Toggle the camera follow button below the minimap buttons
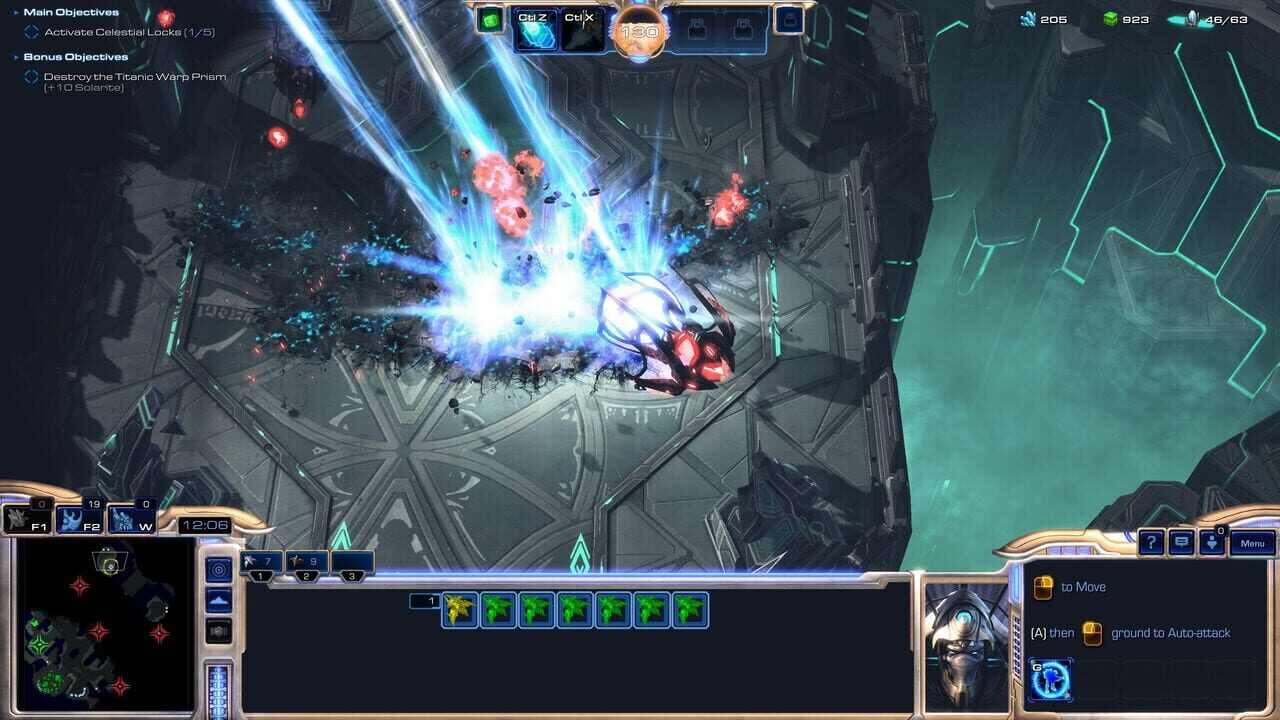This screenshot has width=1280, height=720. point(218,630)
